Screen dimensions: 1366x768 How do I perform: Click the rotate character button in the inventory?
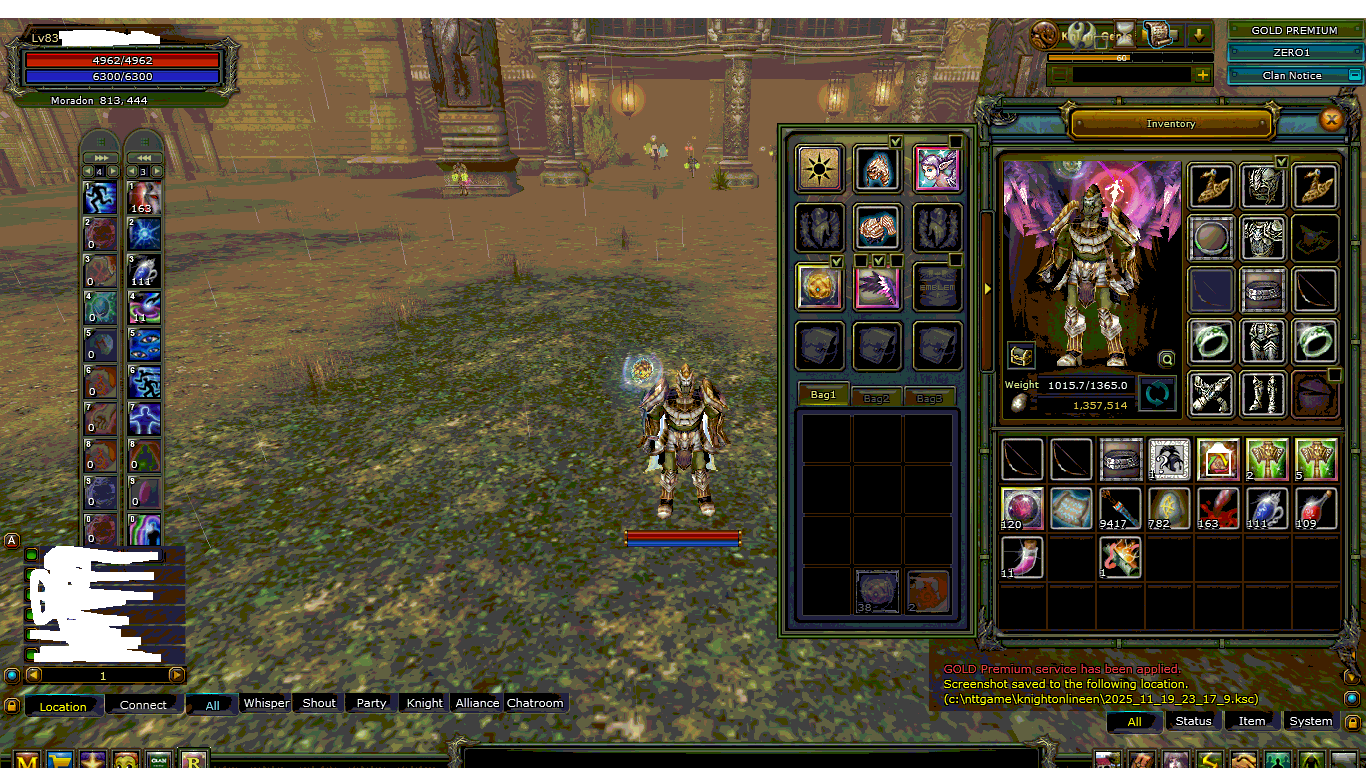click(x=1157, y=393)
